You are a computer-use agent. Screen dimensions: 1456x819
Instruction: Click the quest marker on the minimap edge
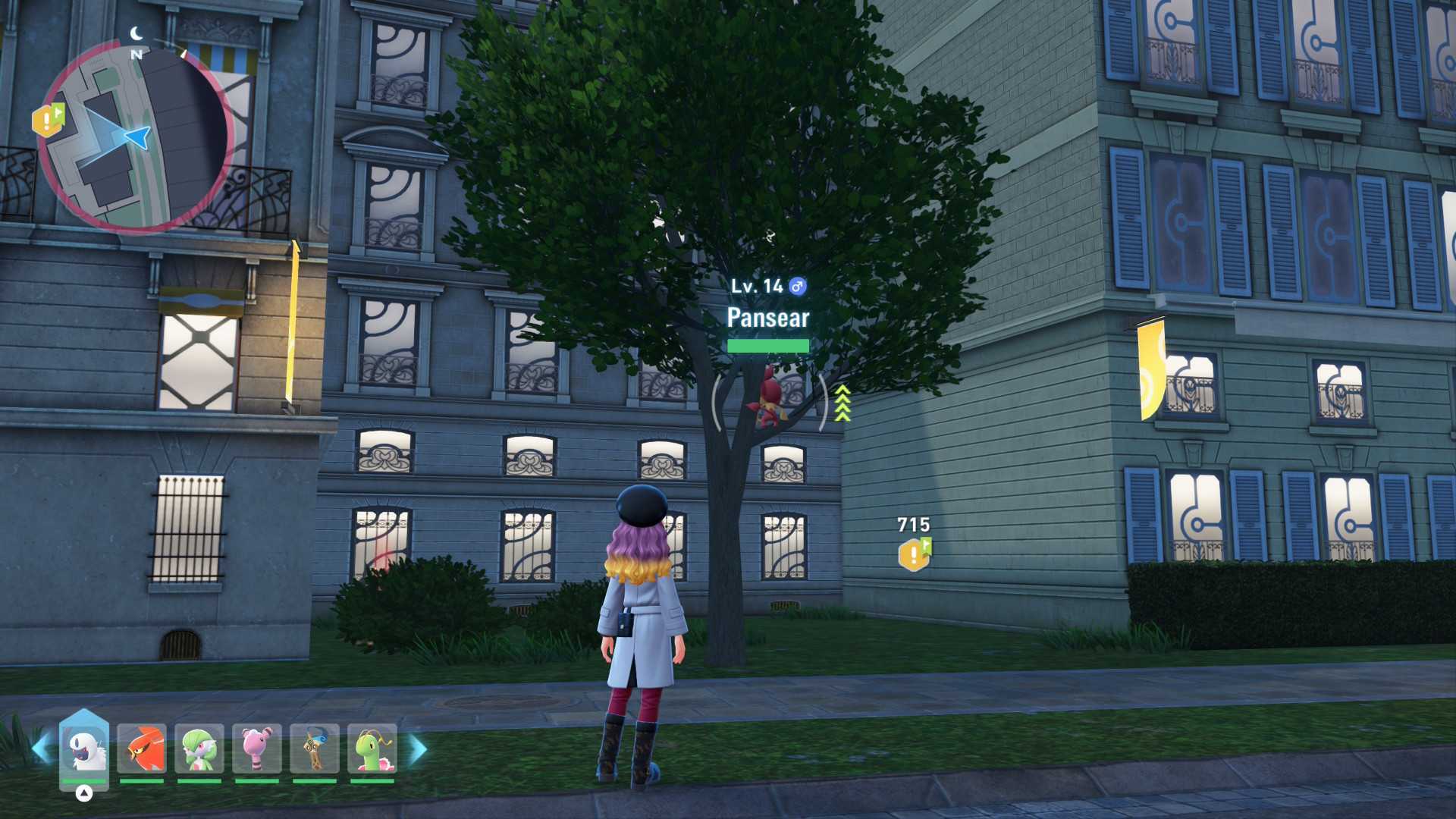point(48,121)
